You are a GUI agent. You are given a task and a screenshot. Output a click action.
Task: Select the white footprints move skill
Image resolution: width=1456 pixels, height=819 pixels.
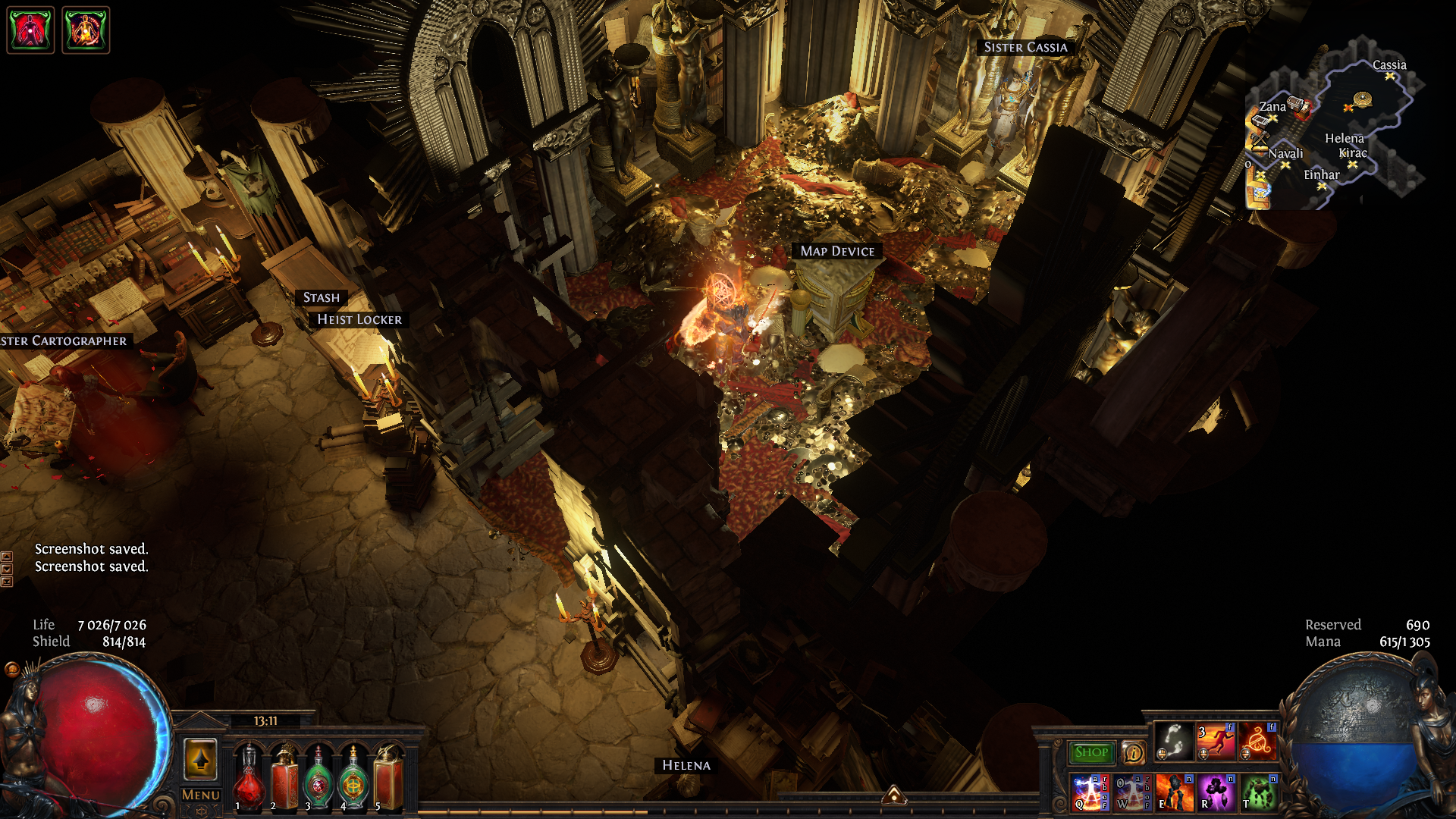1174,741
